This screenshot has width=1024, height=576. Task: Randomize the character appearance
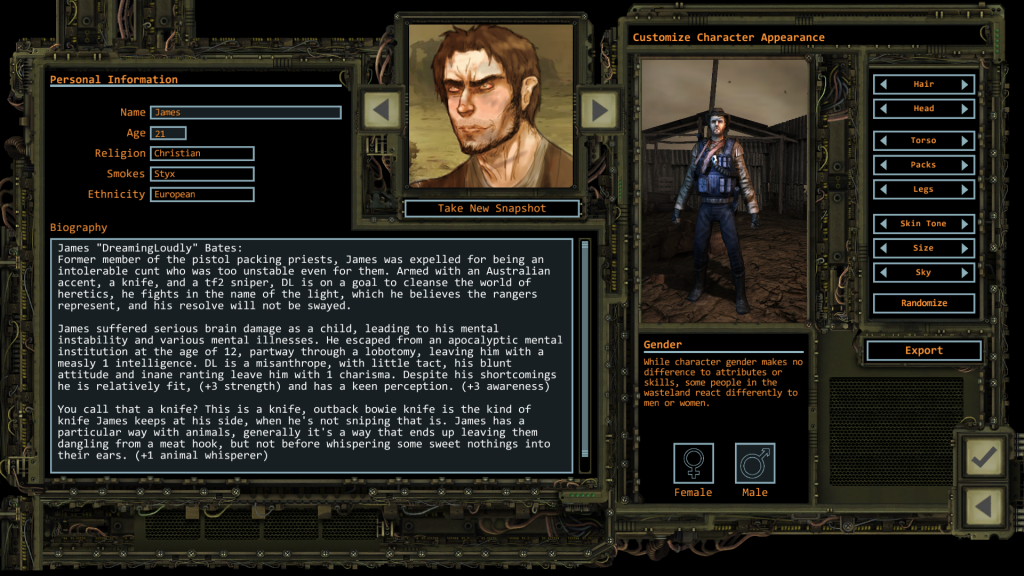tap(924, 303)
